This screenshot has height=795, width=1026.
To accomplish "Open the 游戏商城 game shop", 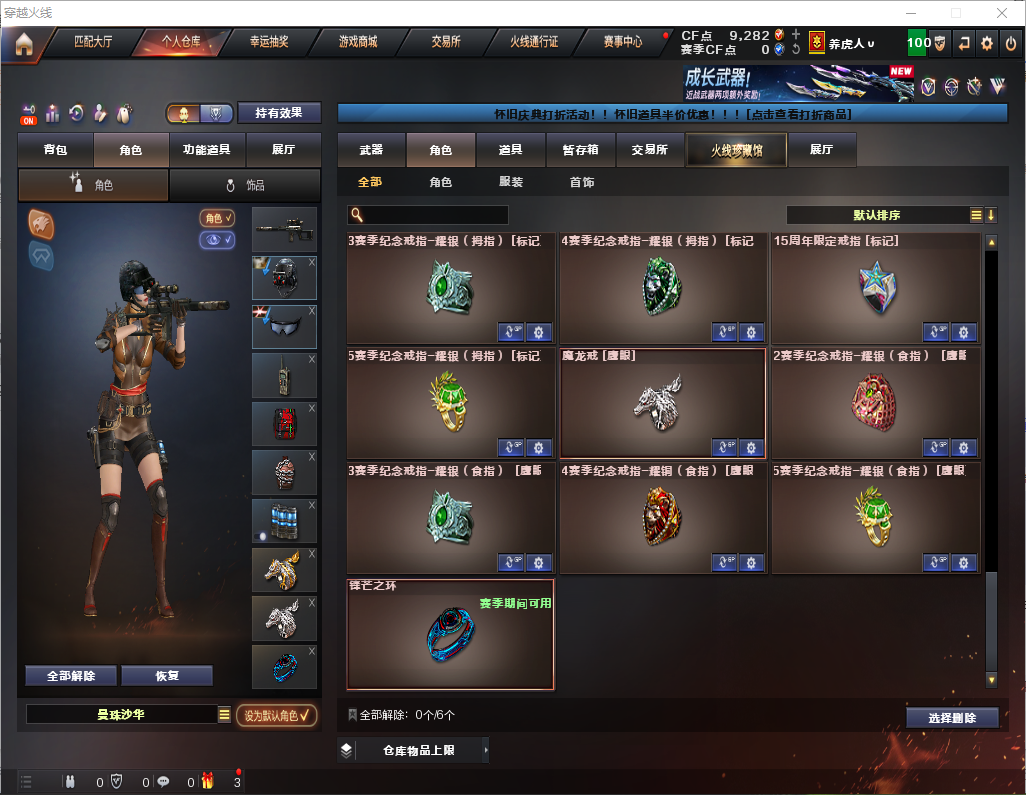I will point(357,42).
